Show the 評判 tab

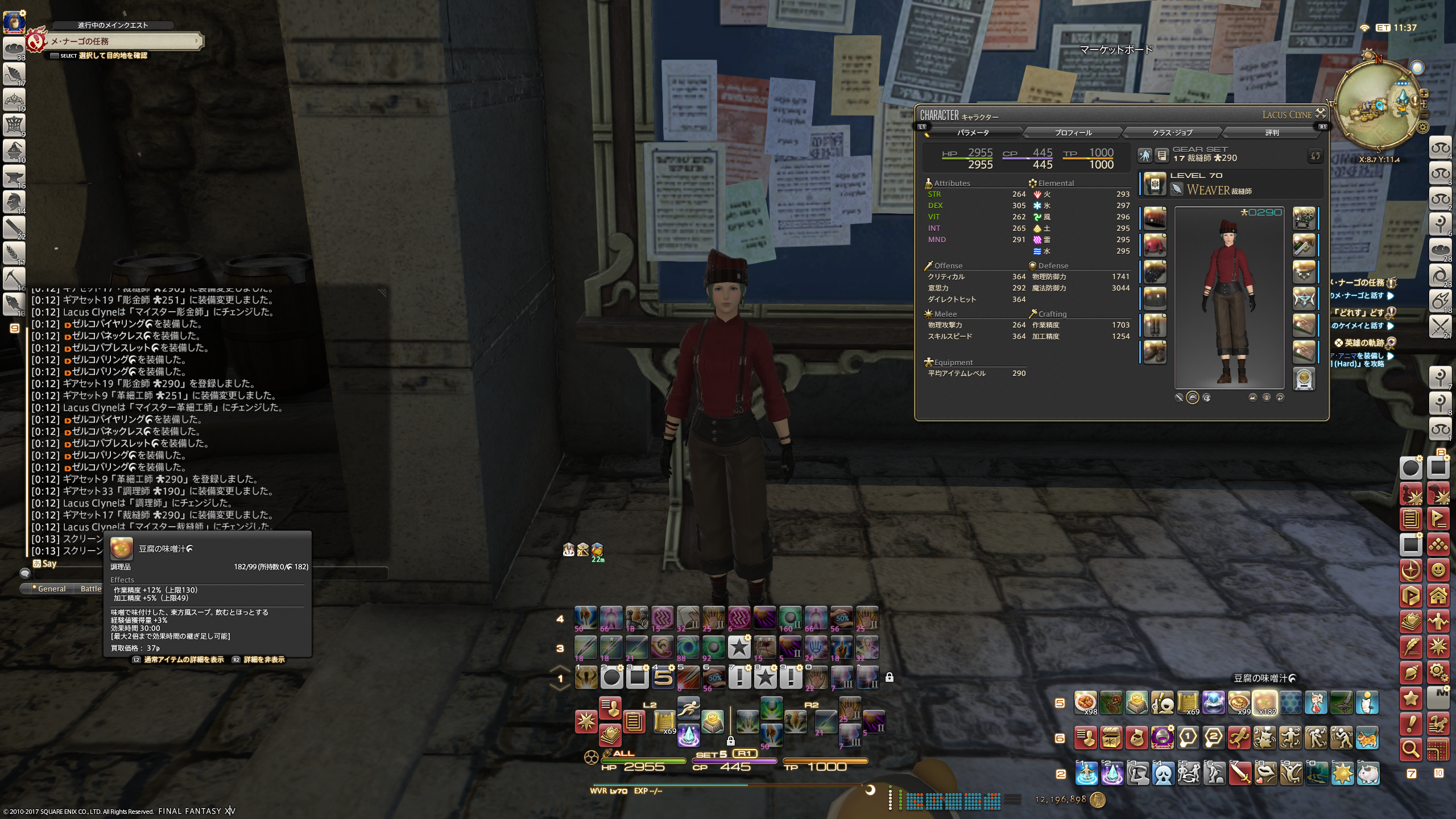(x=1272, y=133)
